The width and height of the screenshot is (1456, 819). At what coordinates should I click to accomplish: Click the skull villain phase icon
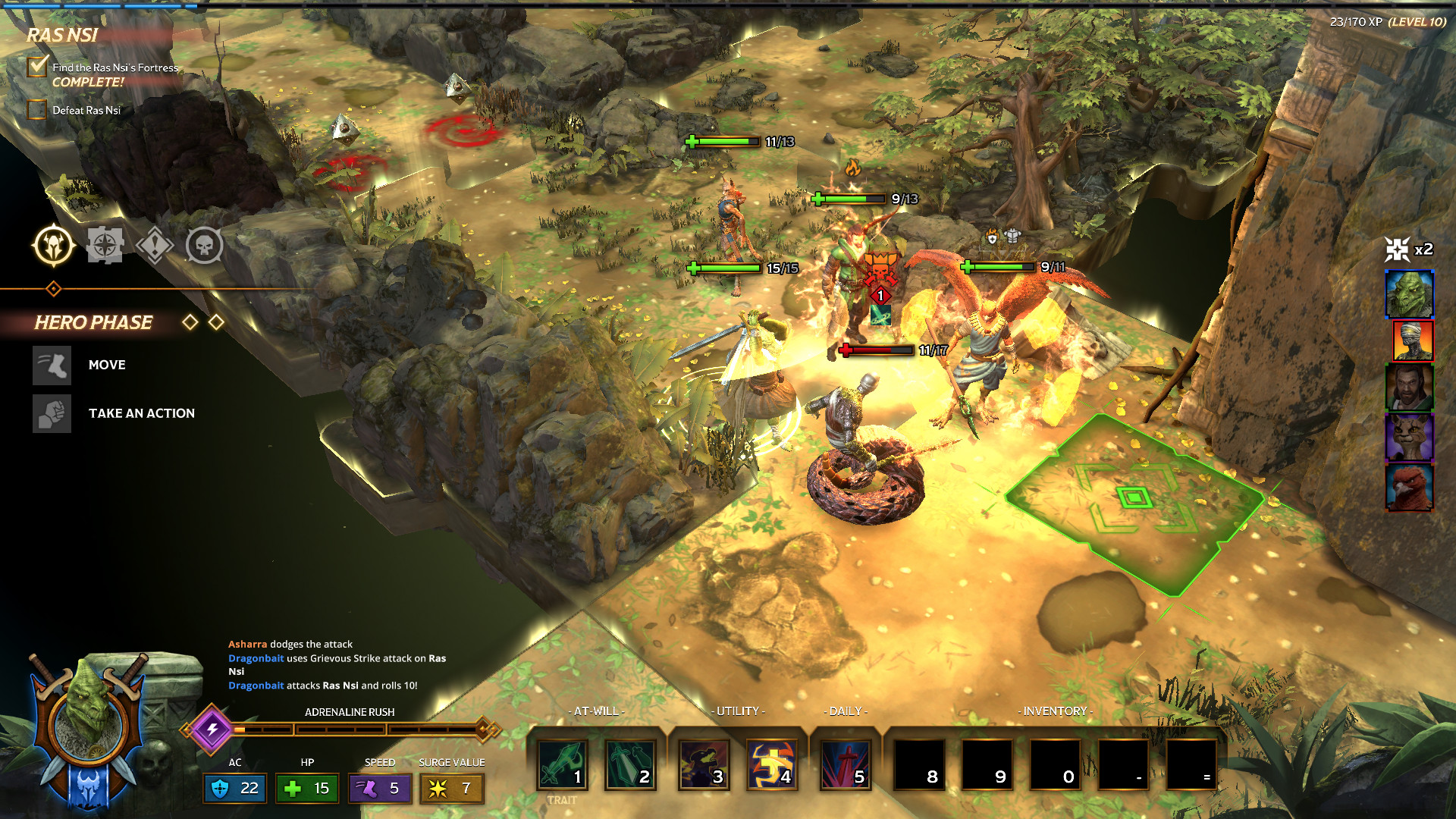click(x=205, y=246)
